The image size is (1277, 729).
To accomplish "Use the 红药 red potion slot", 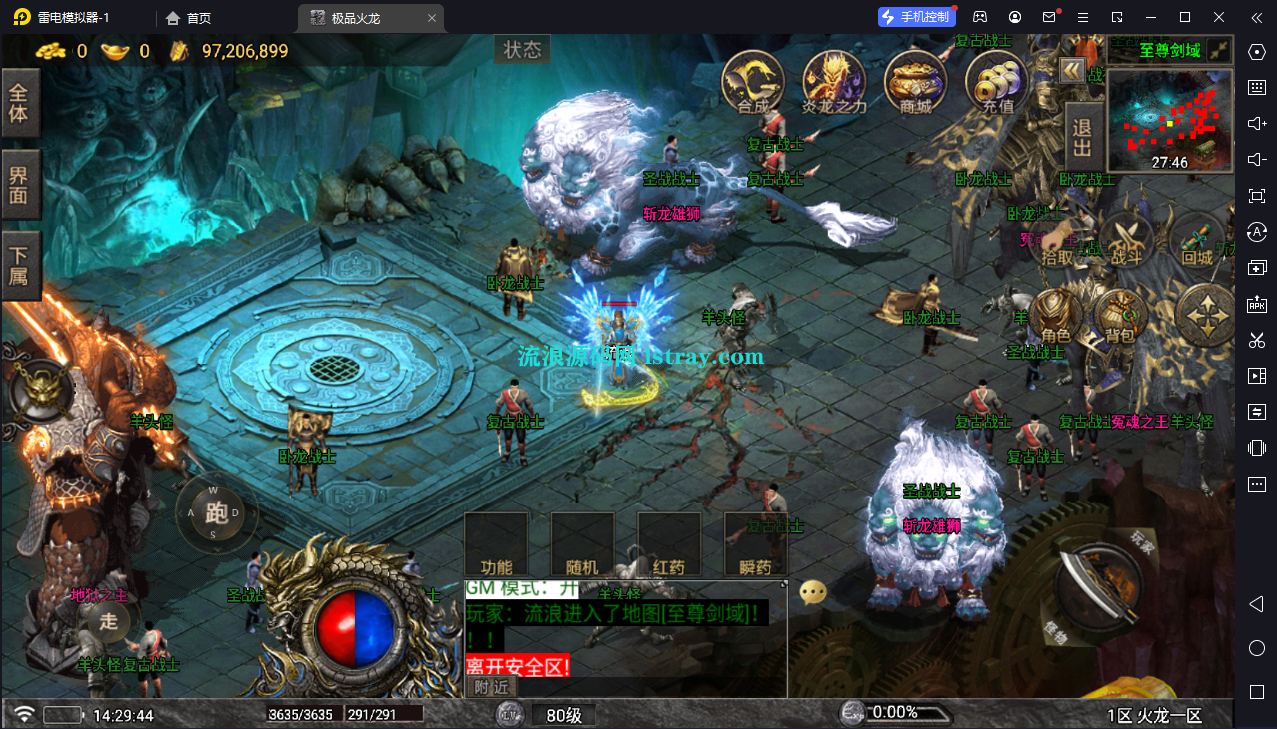I will 669,546.
